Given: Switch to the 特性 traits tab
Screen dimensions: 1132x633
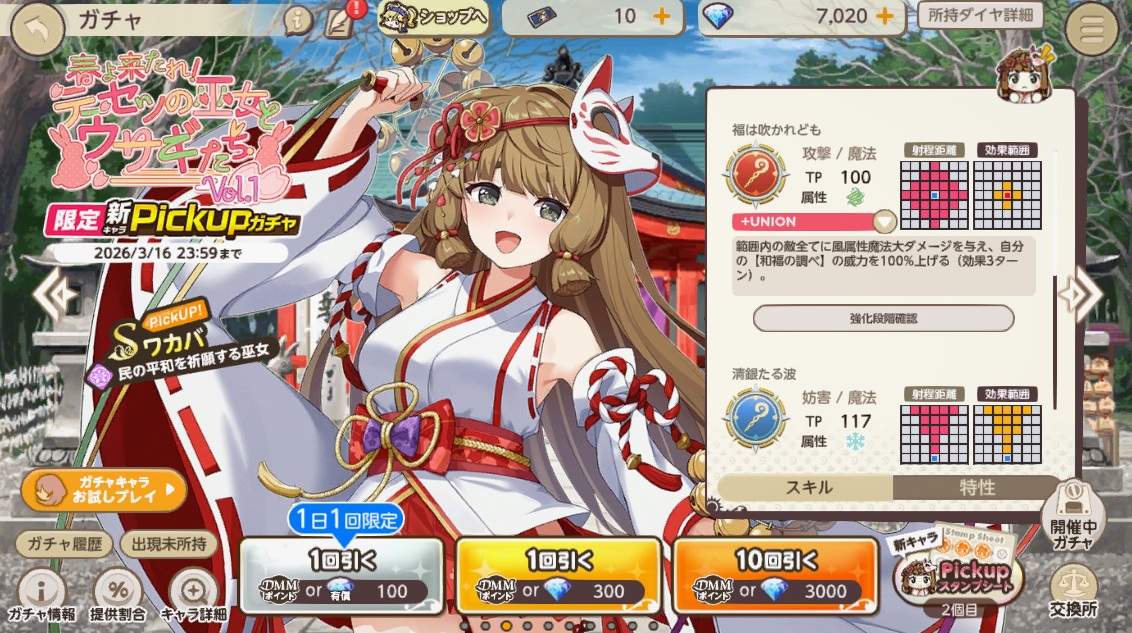Looking at the screenshot, I should point(977,487).
